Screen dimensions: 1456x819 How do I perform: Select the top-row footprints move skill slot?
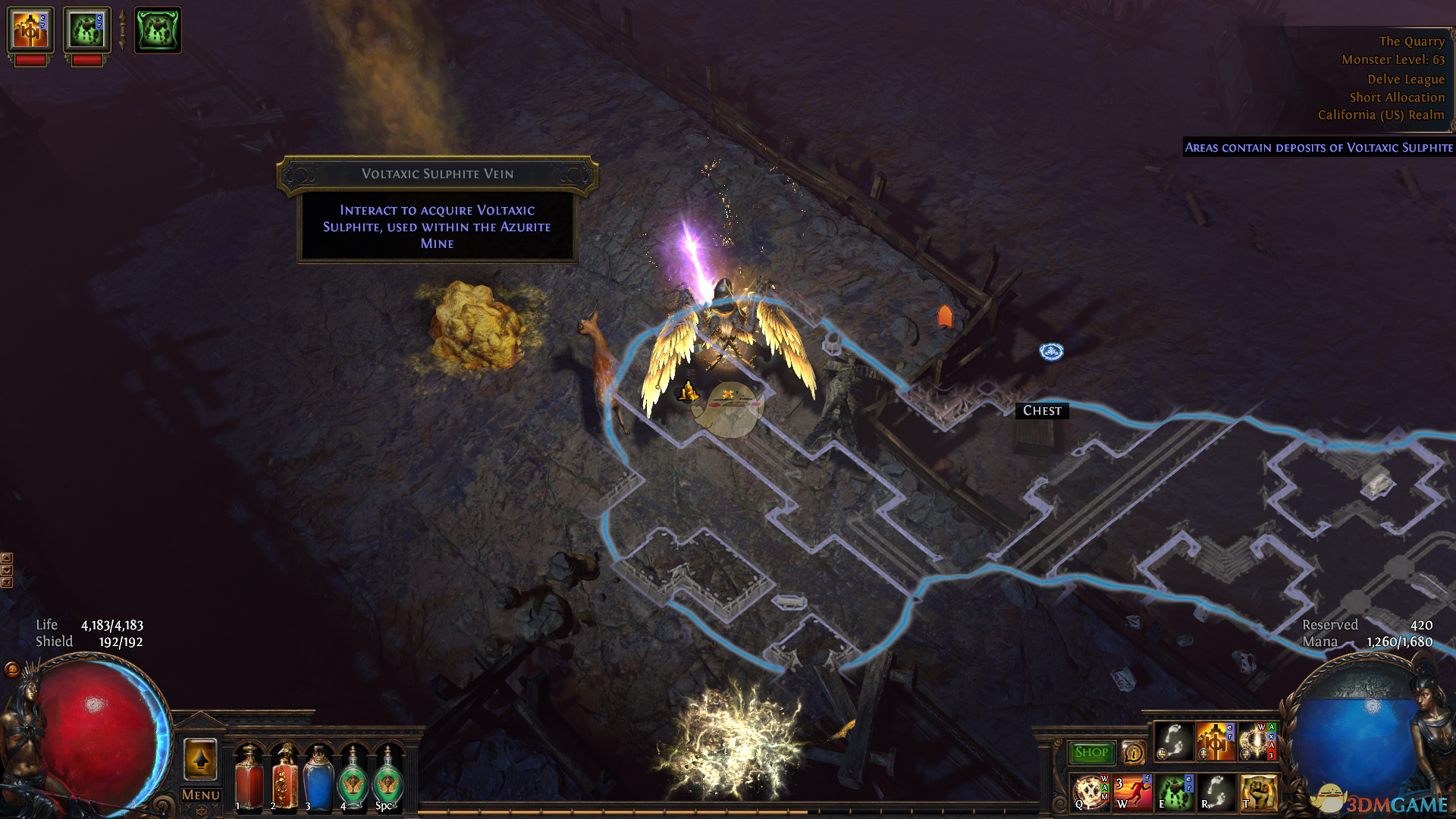click(1174, 741)
